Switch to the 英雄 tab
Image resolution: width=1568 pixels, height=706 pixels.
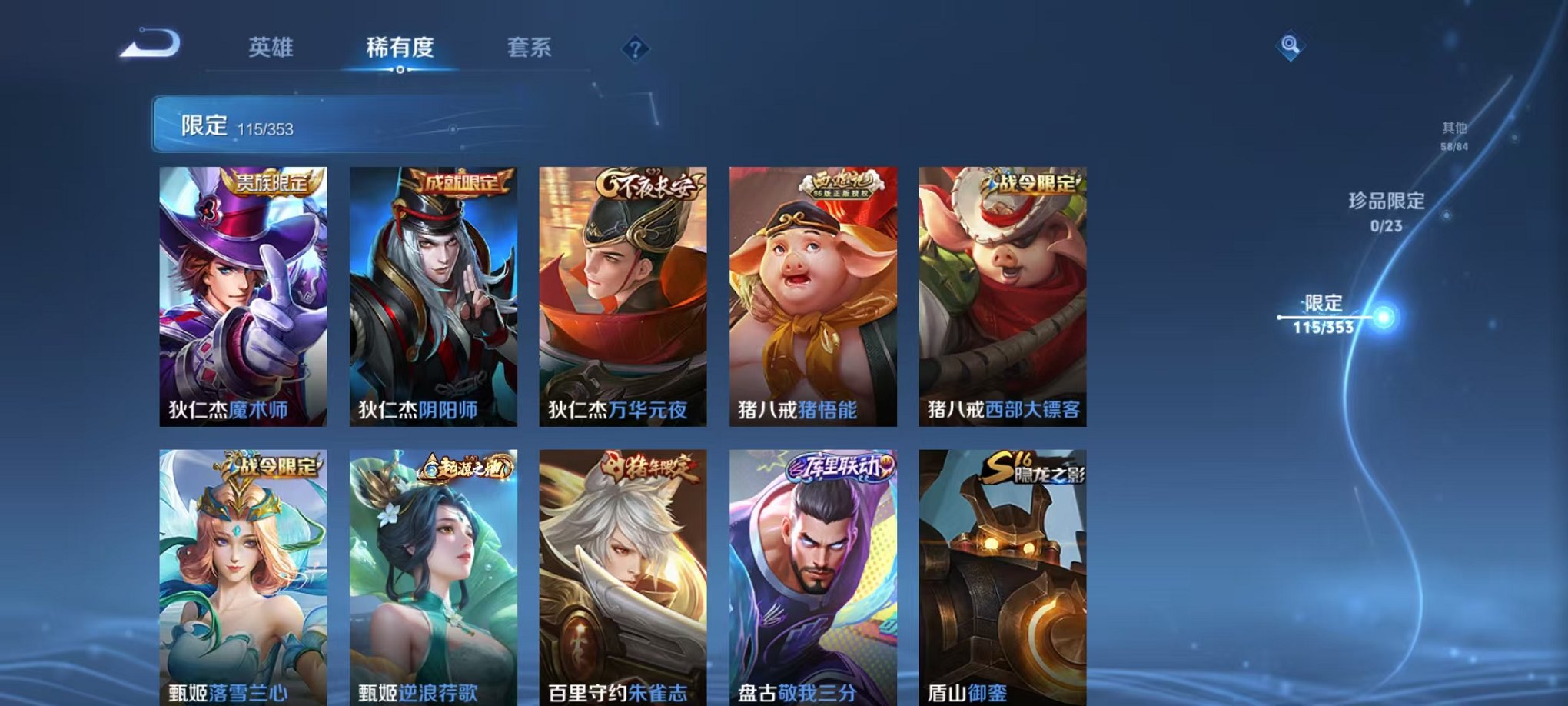271,48
